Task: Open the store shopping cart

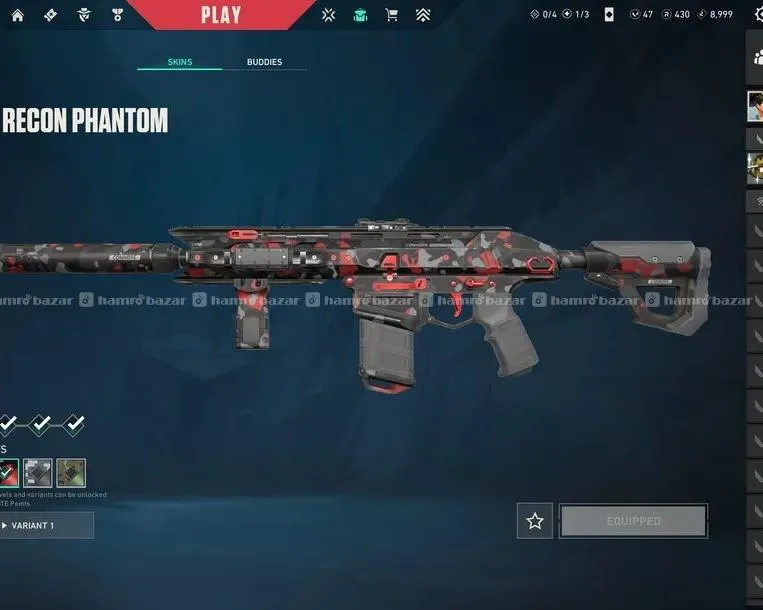Action: pos(392,15)
